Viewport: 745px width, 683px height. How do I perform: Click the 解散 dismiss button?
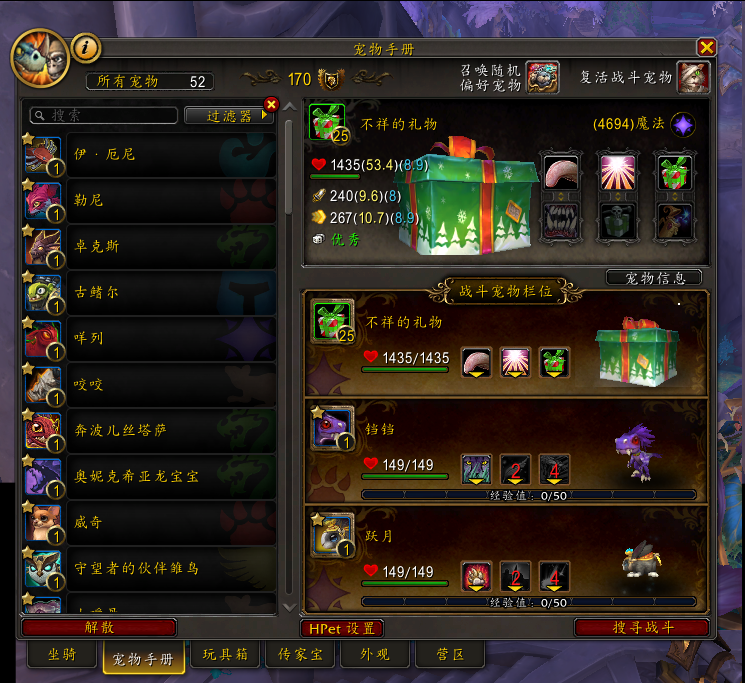tap(98, 628)
